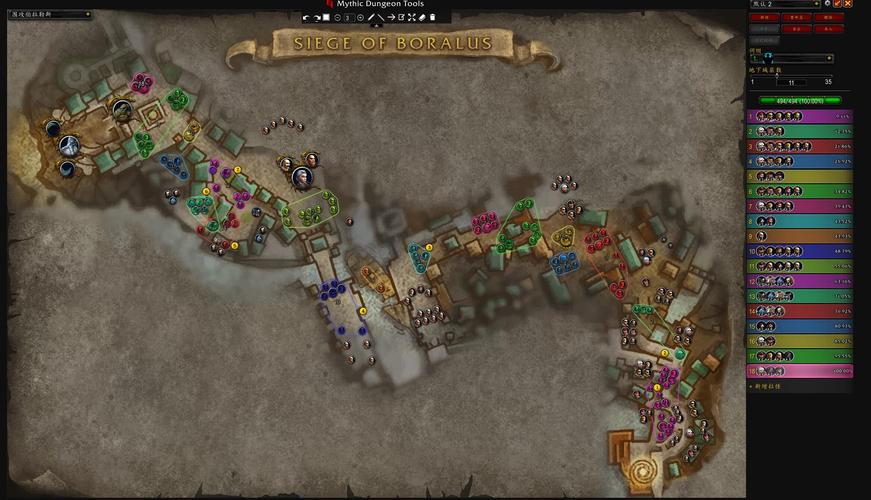Open the gear settings icon

[x=827, y=4]
